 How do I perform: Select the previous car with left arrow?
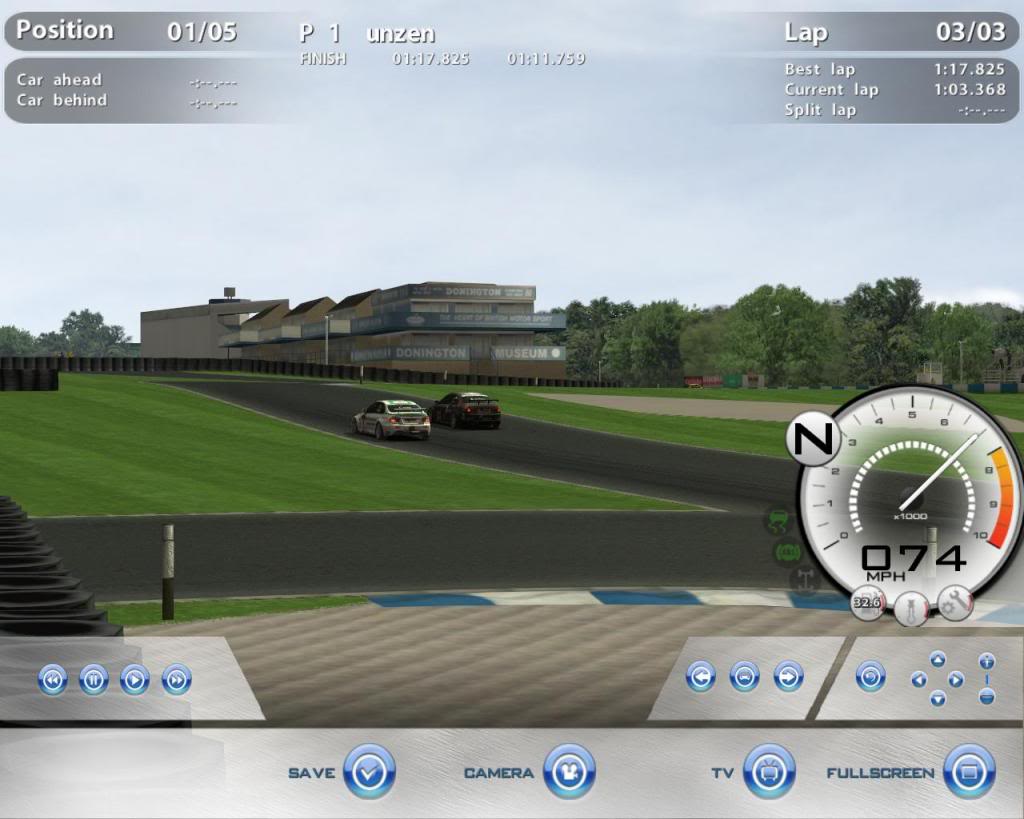click(701, 677)
